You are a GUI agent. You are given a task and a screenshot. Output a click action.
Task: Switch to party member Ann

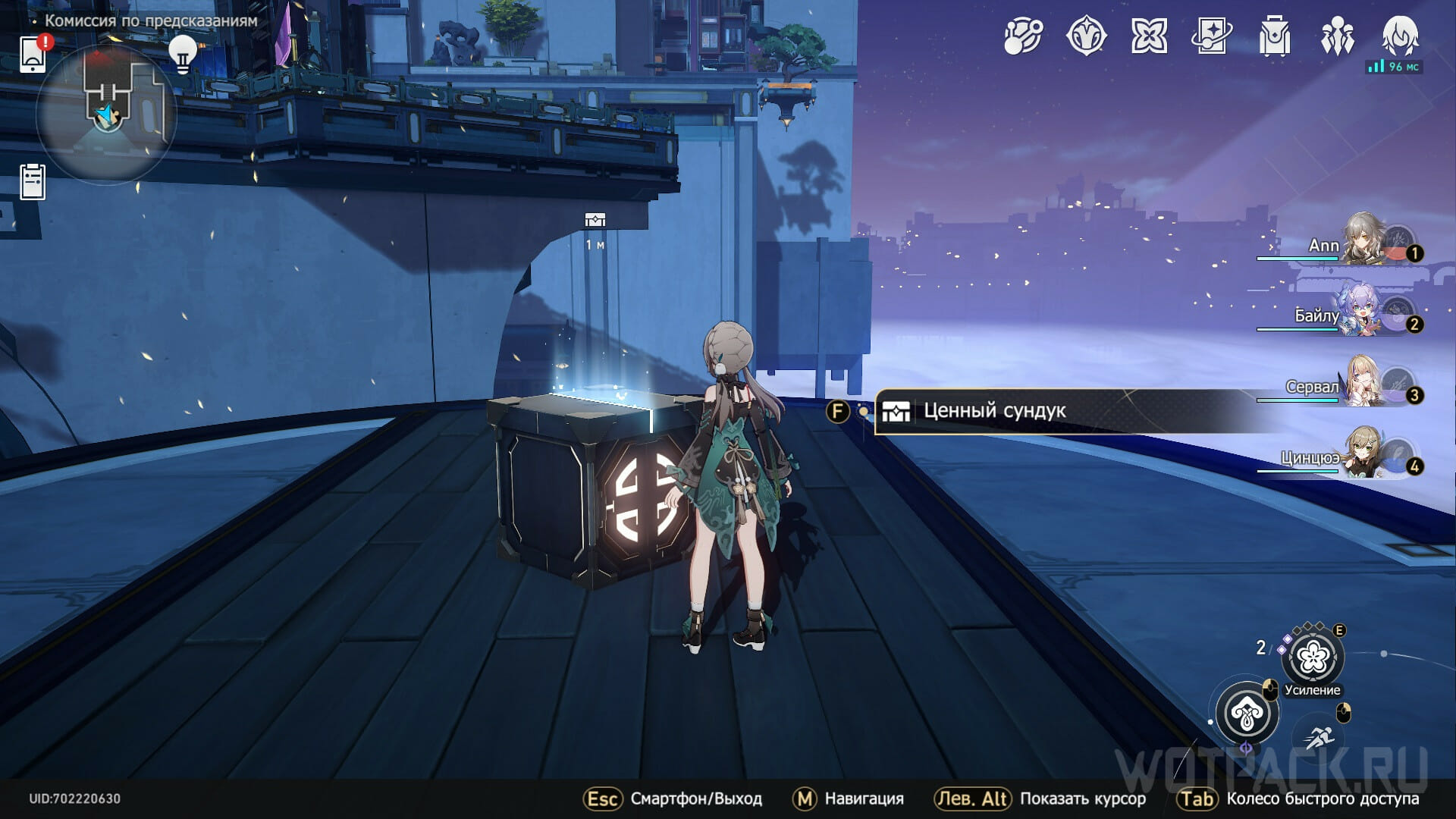point(1365,241)
